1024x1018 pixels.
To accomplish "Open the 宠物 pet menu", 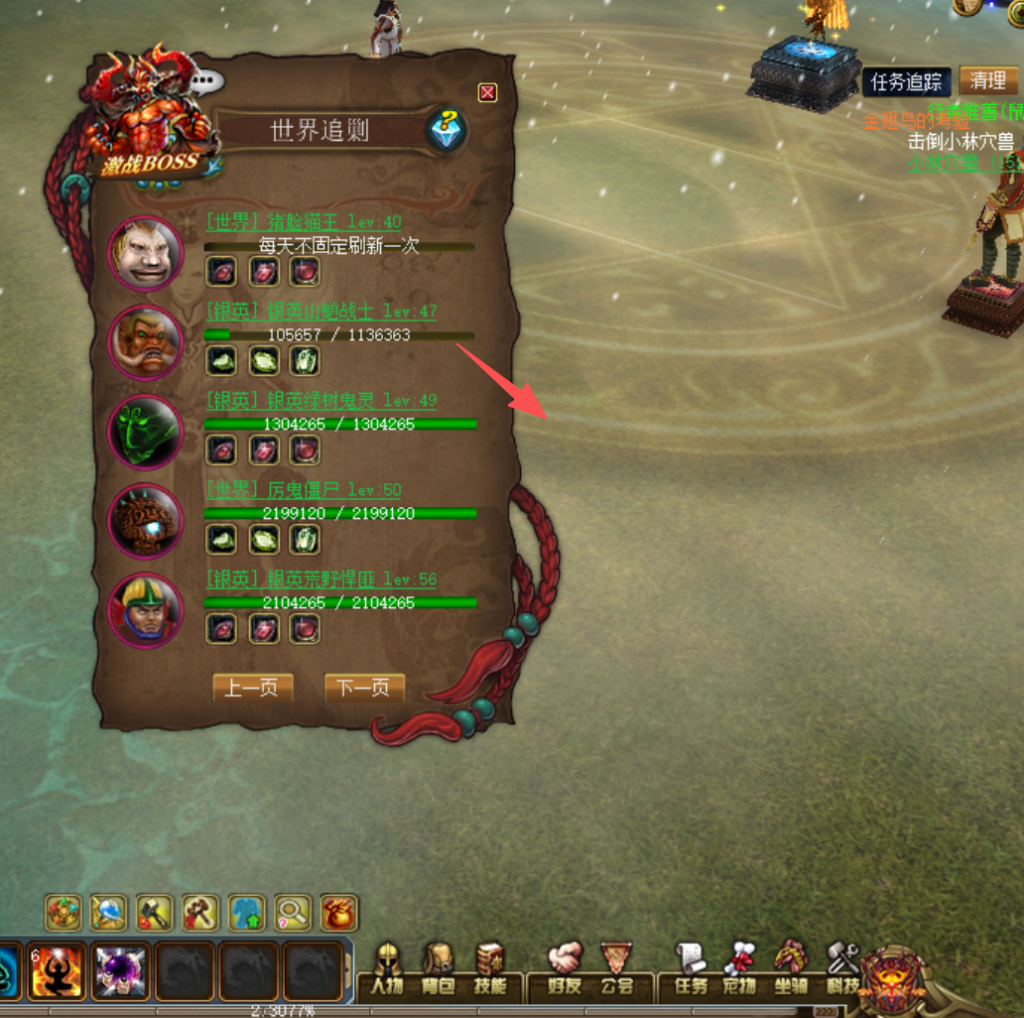I will (740, 969).
